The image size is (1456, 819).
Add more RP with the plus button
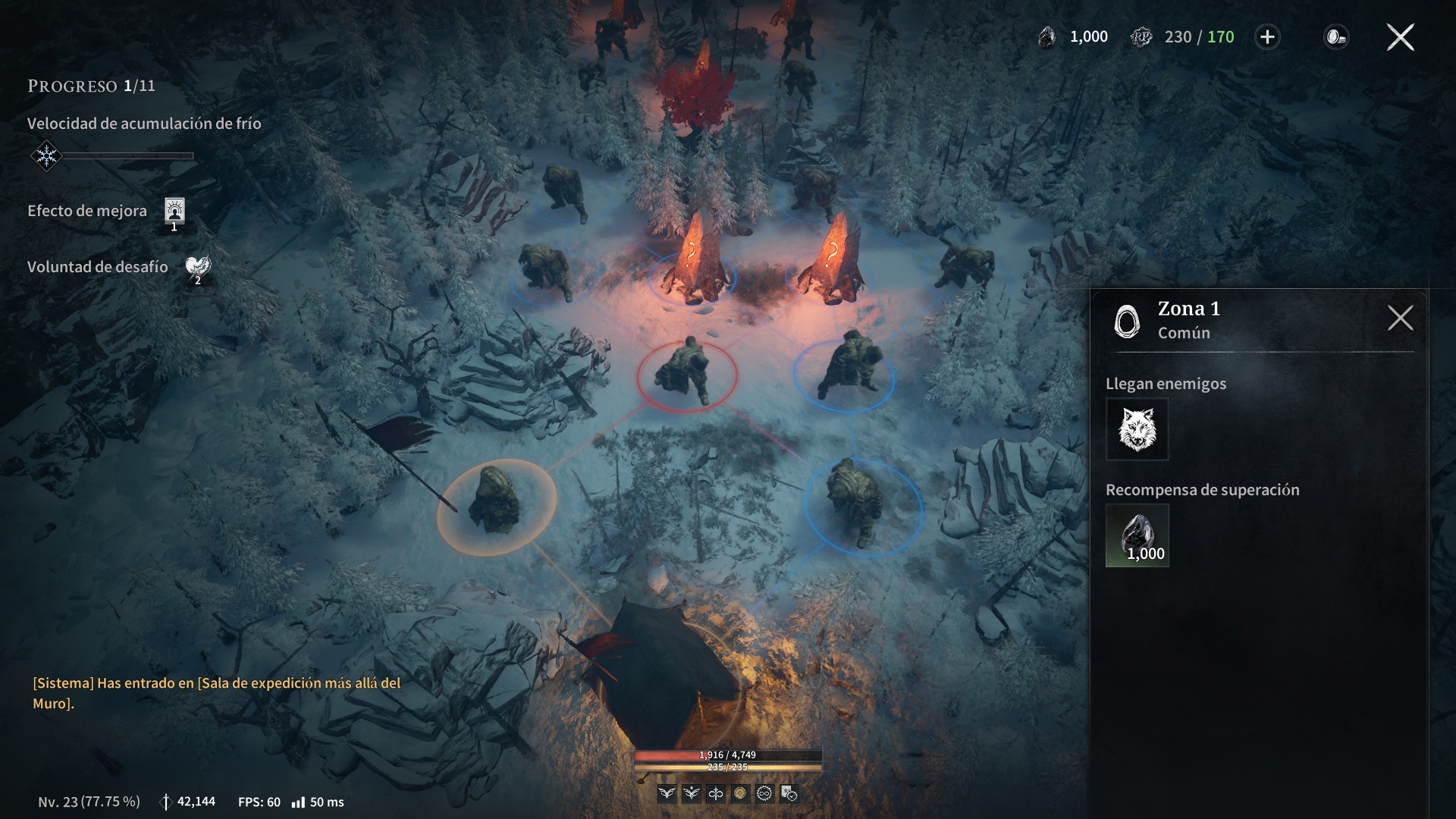tap(1267, 37)
